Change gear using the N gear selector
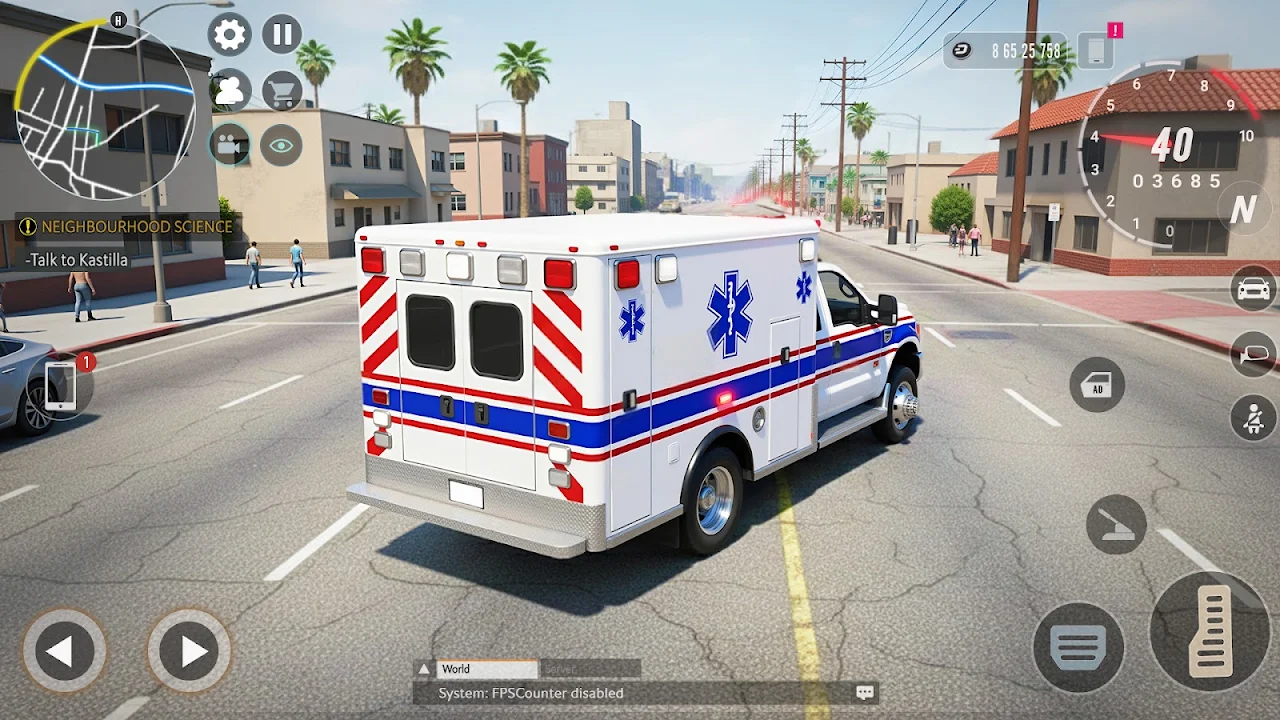This screenshot has height=720, width=1280. (1243, 210)
